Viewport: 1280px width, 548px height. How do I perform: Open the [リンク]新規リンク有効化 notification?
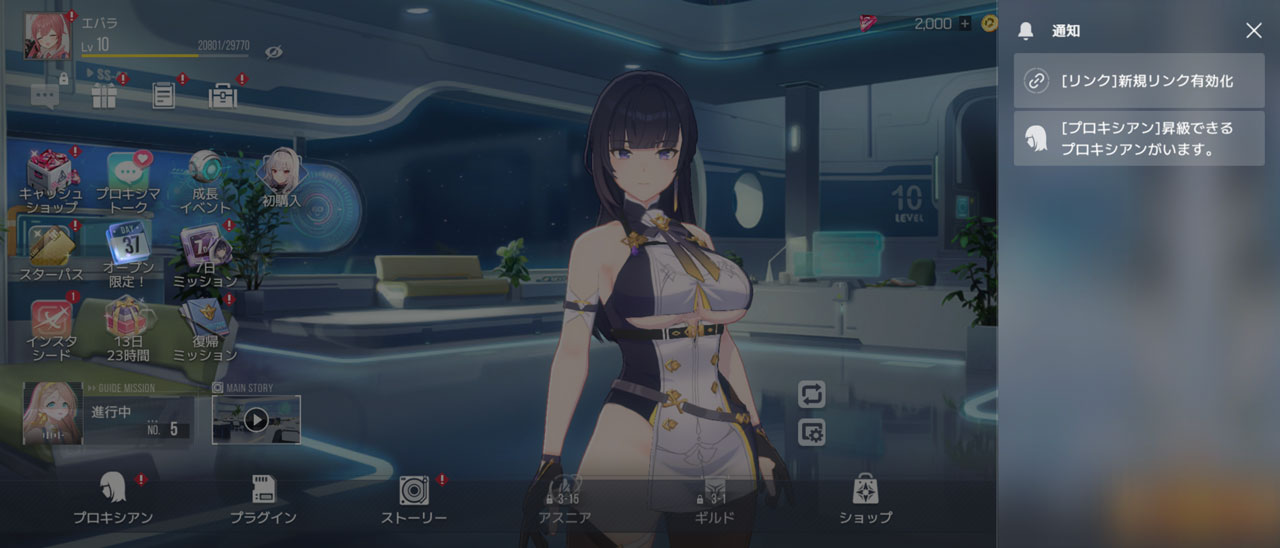click(x=1138, y=81)
